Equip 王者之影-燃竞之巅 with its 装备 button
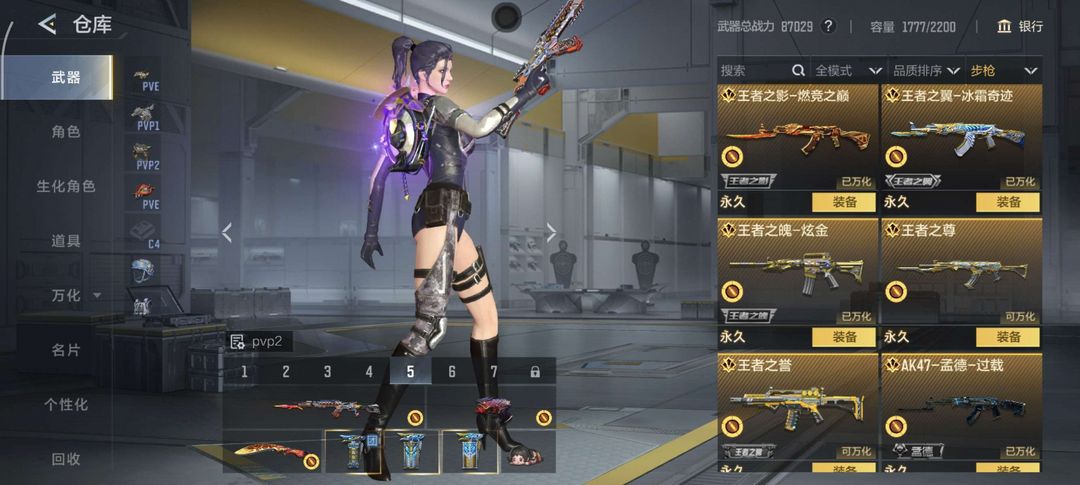 (x=844, y=202)
